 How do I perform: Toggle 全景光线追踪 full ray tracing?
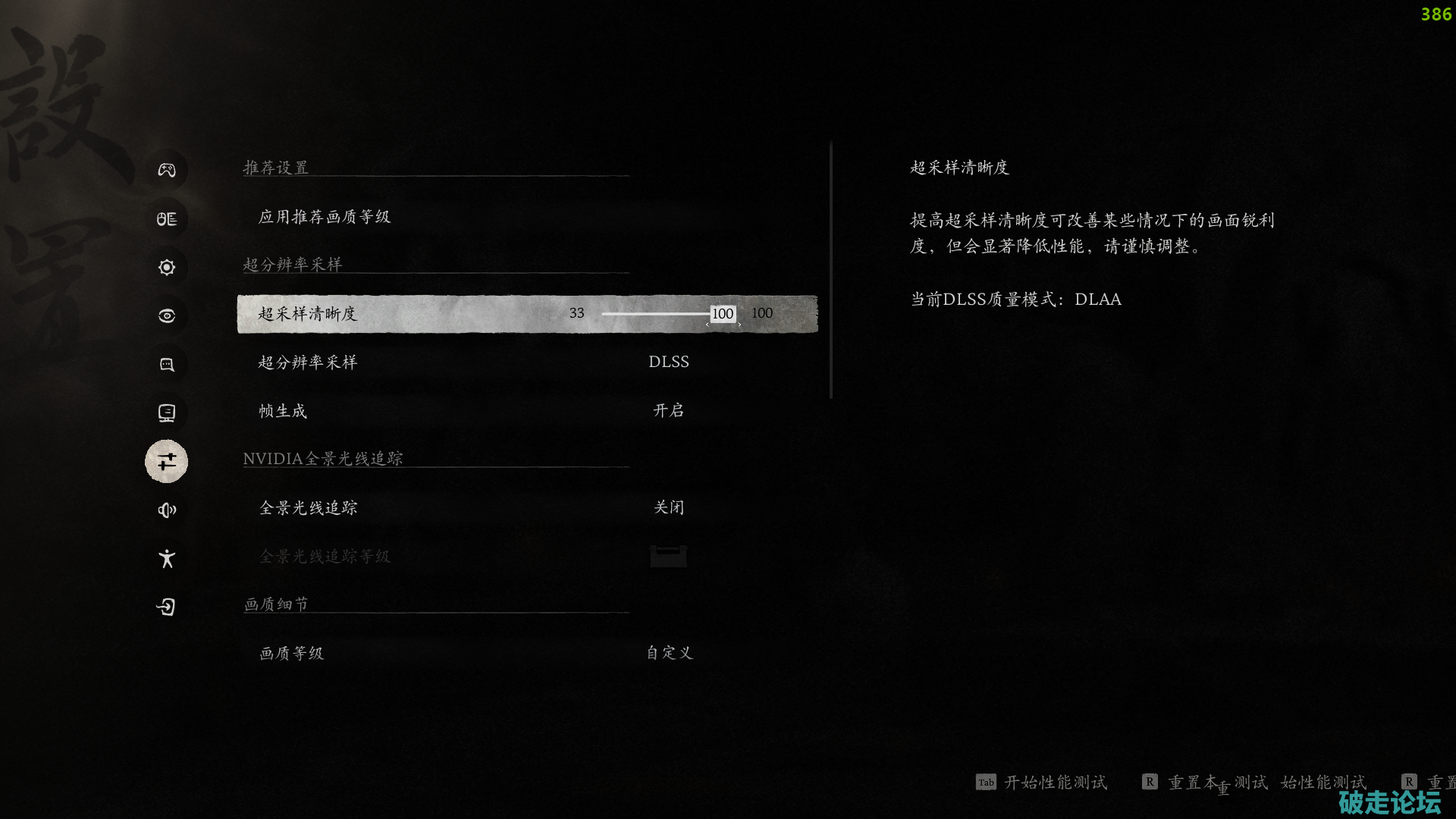[x=668, y=507]
